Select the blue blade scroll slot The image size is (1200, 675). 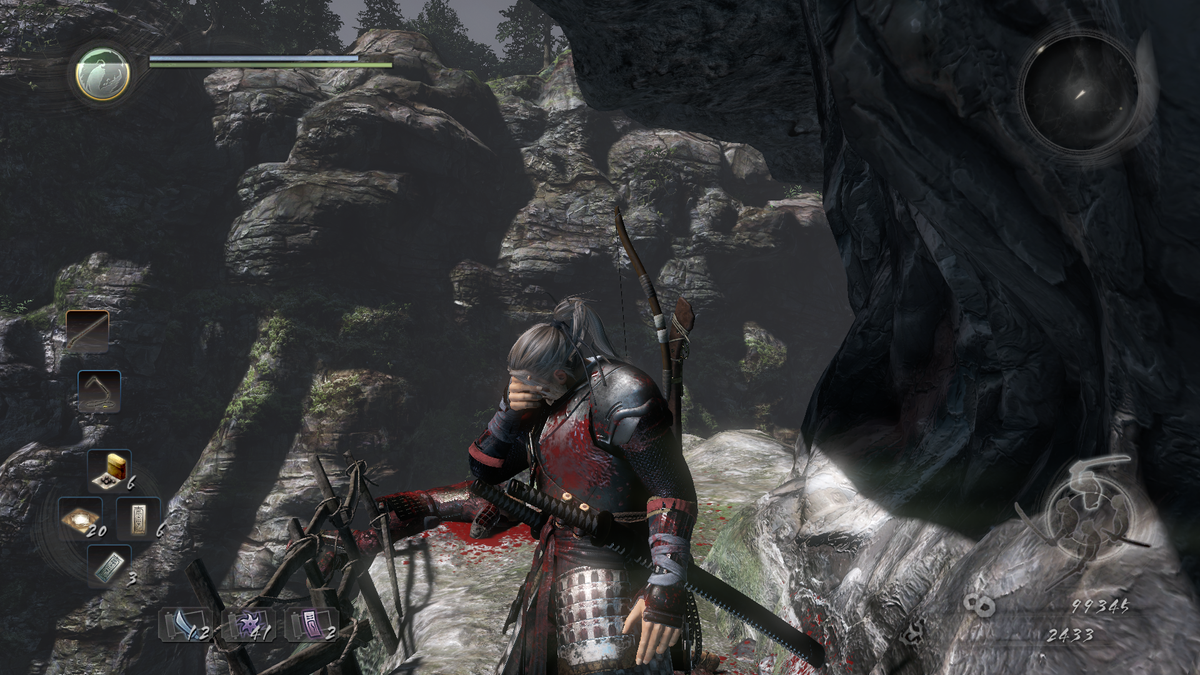click(x=184, y=624)
